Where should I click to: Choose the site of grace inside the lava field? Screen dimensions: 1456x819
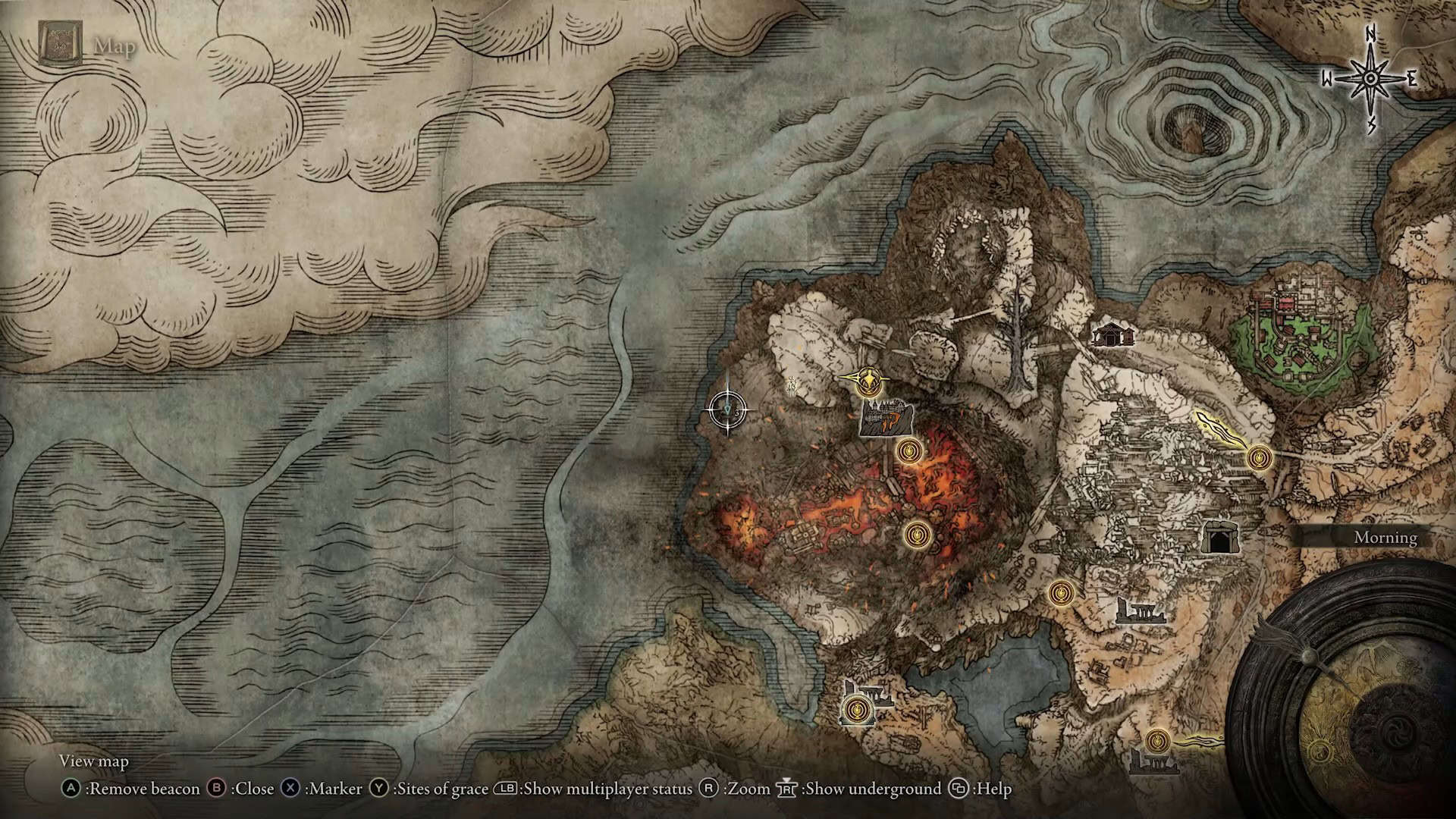[x=917, y=535]
